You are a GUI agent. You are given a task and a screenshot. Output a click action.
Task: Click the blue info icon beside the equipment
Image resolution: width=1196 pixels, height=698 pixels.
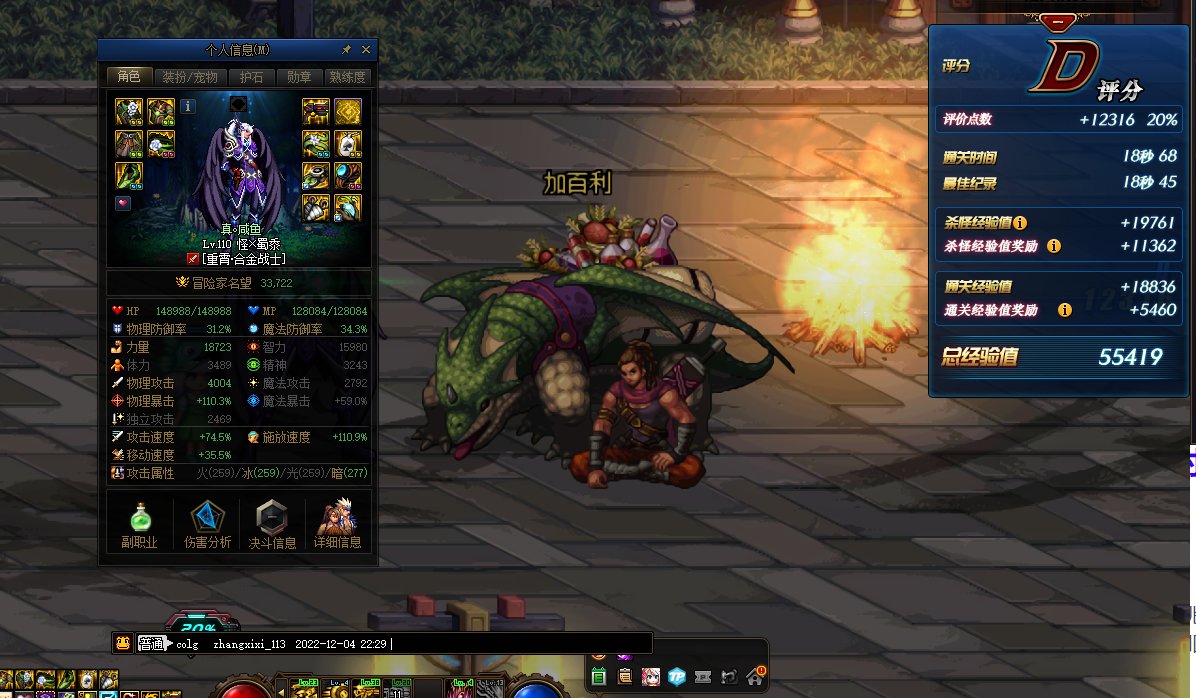tap(188, 106)
